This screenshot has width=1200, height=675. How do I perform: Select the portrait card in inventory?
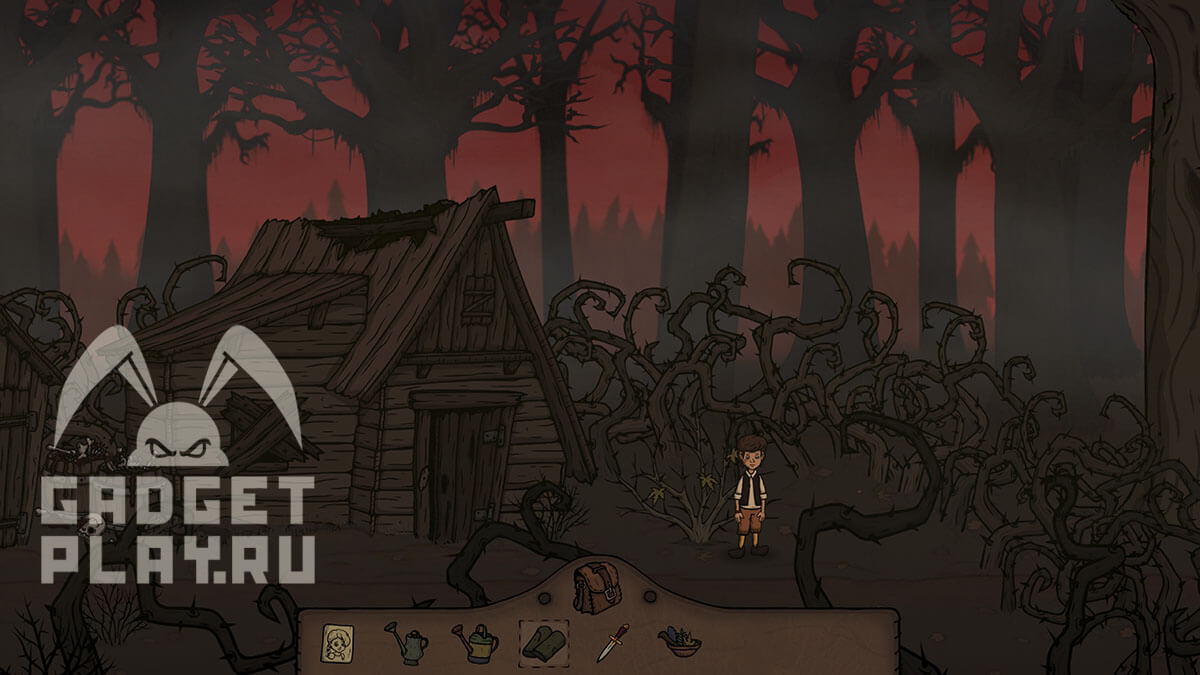pyautogui.click(x=338, y=643)
